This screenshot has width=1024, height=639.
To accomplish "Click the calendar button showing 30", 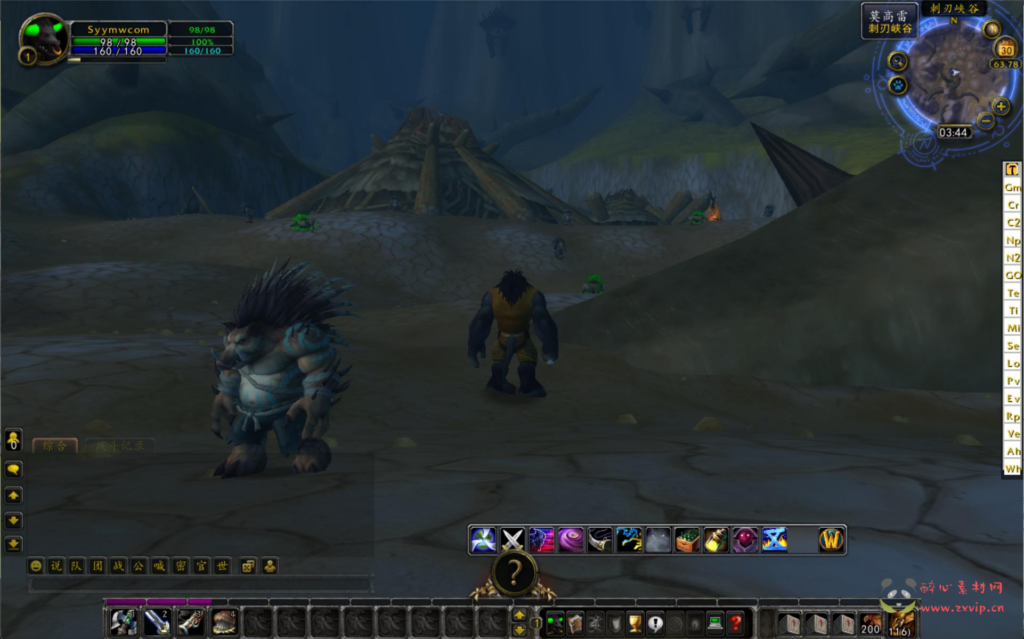I will click(x=1005, y=49).
